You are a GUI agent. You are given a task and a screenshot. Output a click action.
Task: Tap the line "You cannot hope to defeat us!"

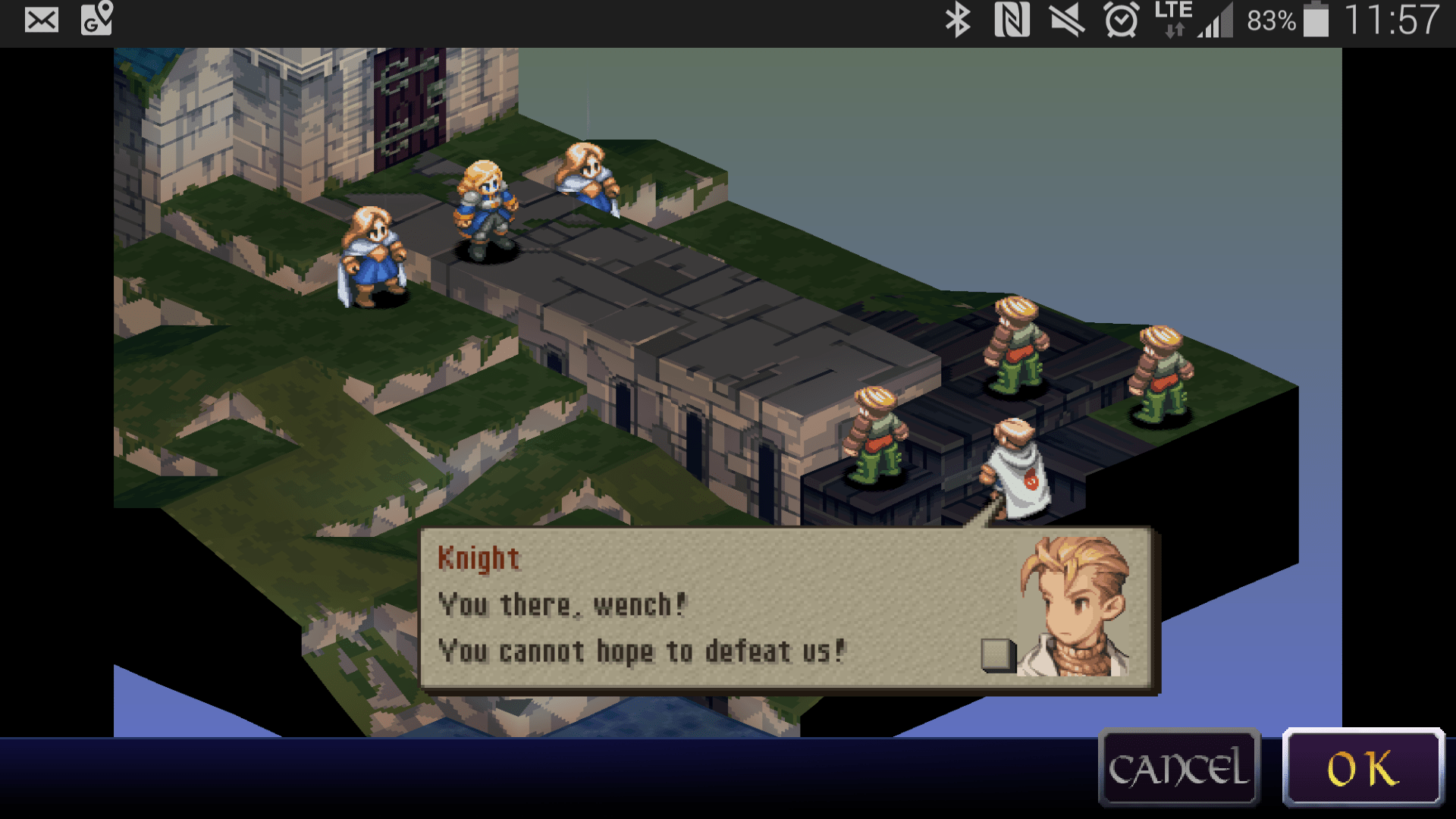(641, 651)
